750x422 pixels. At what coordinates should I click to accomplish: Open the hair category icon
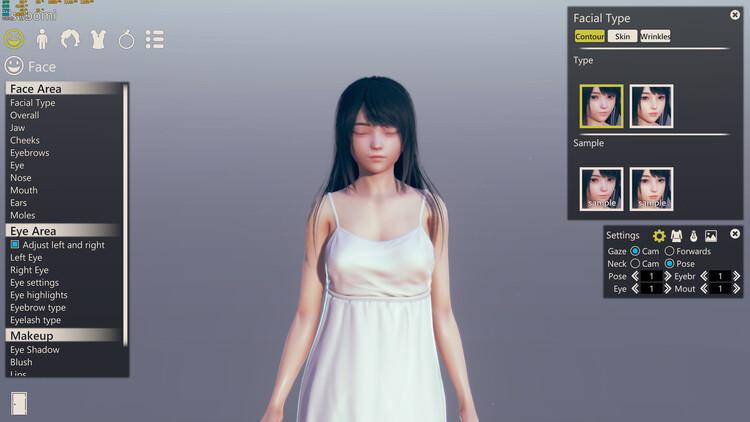tap(70, 39)
